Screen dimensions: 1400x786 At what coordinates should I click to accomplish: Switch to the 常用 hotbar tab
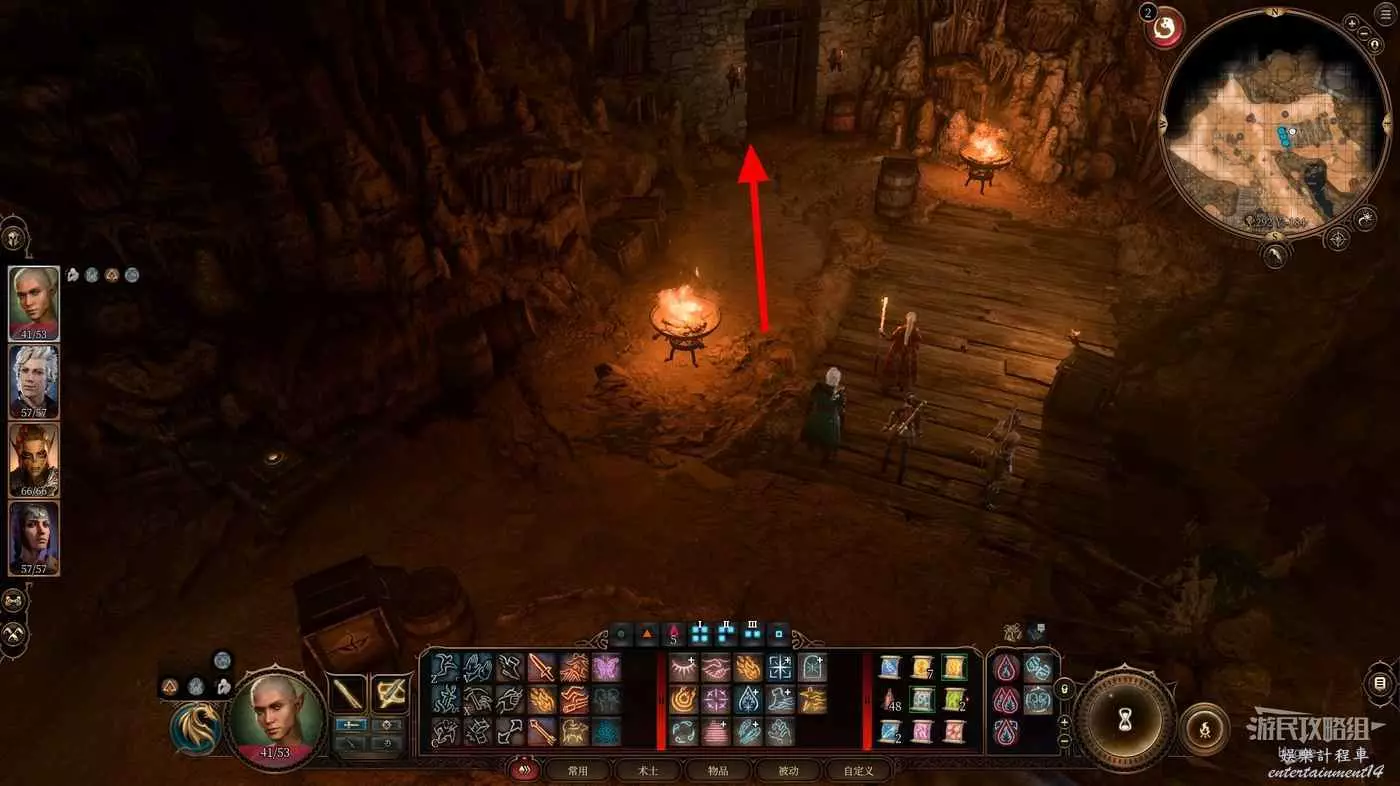coord(577,770)
